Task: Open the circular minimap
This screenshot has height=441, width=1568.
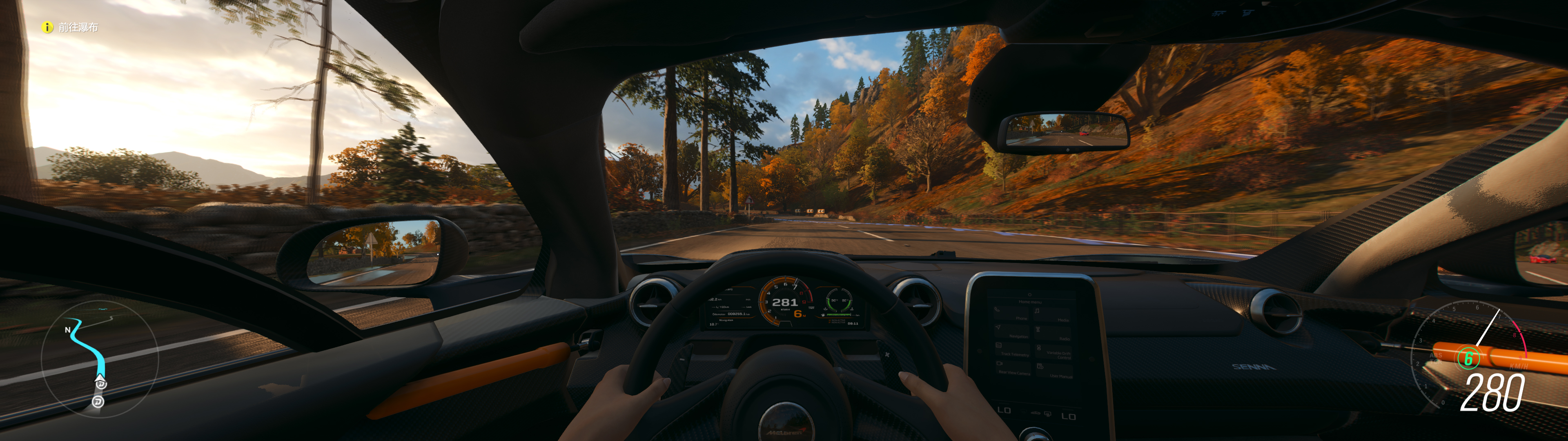Action: point(99,359)
